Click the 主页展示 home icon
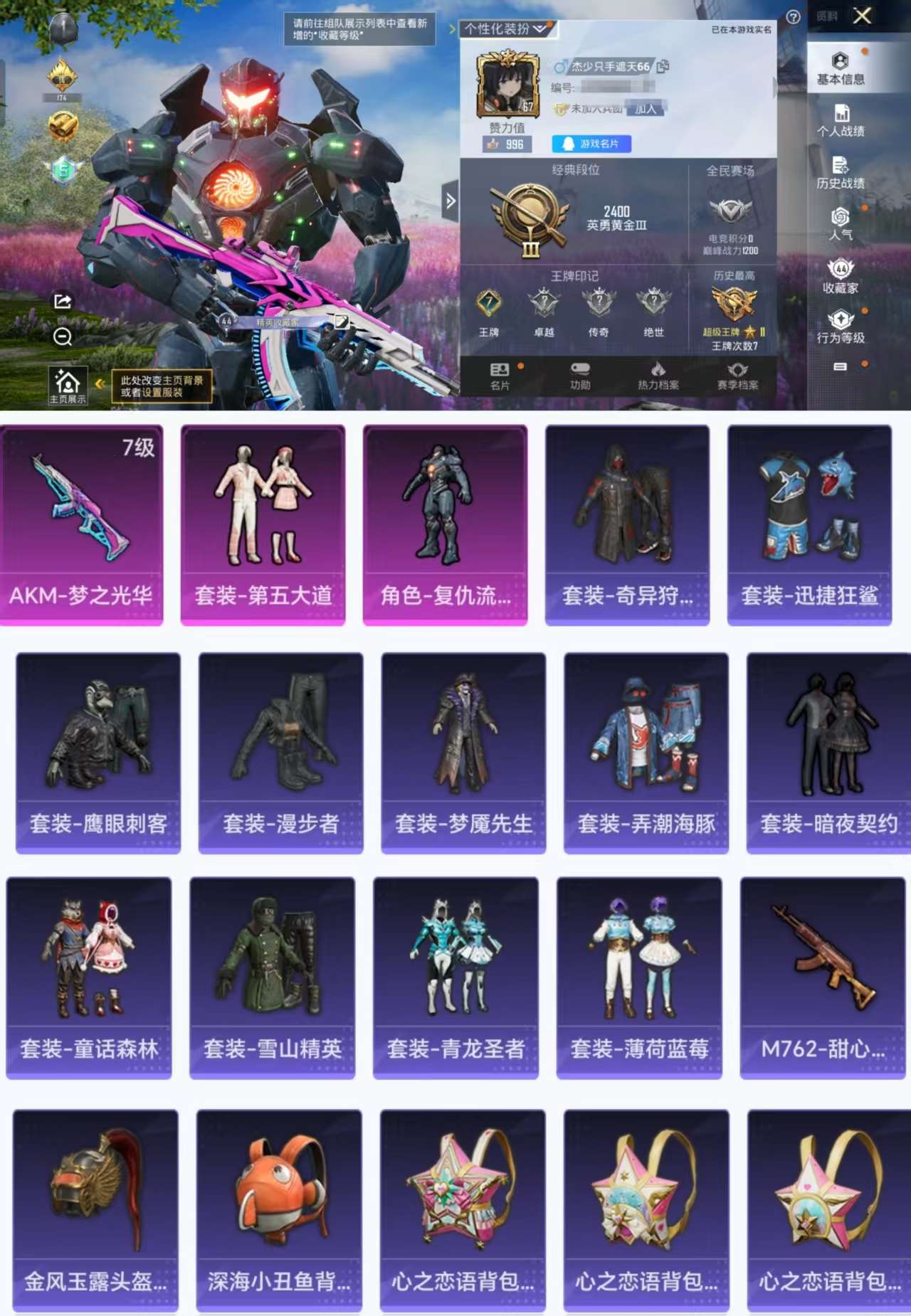 (68, 384)
